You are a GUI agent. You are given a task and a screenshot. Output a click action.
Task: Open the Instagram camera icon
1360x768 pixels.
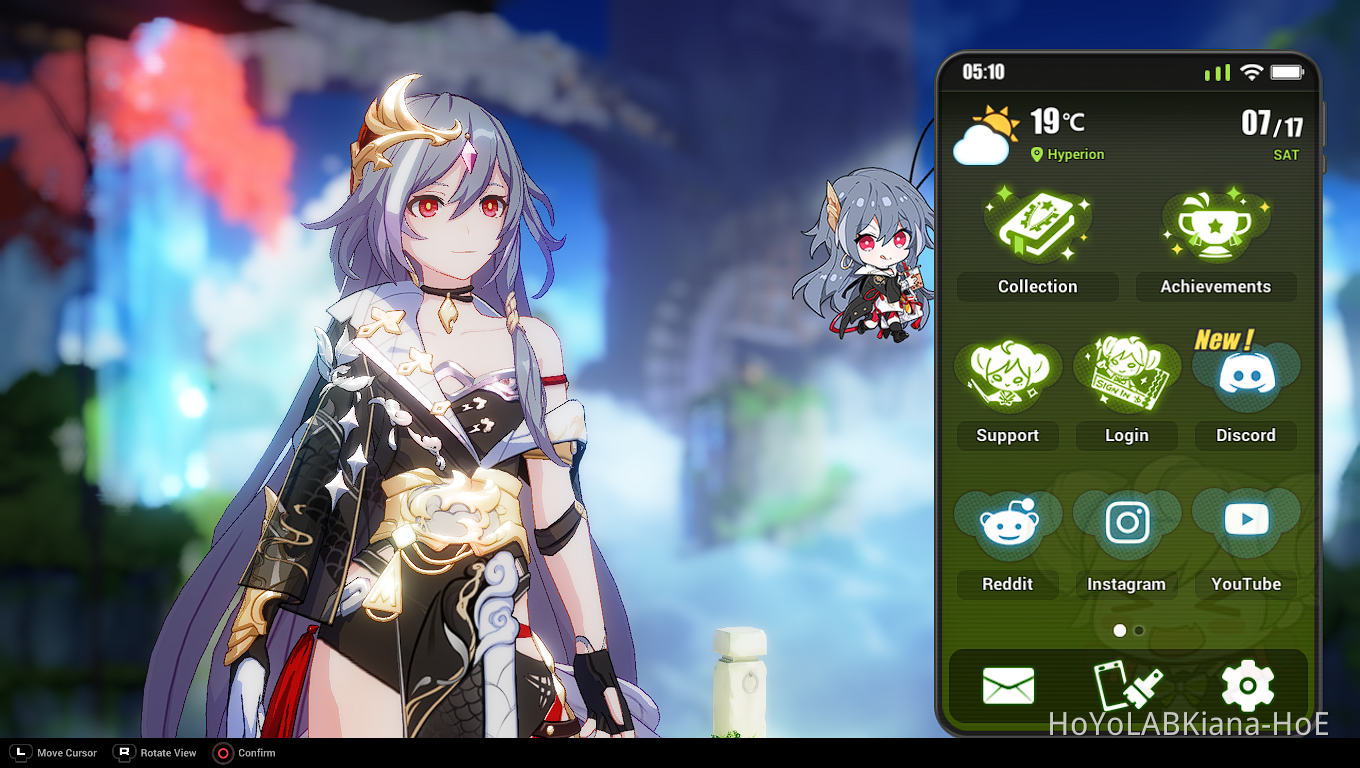(x=1127, y=520)
